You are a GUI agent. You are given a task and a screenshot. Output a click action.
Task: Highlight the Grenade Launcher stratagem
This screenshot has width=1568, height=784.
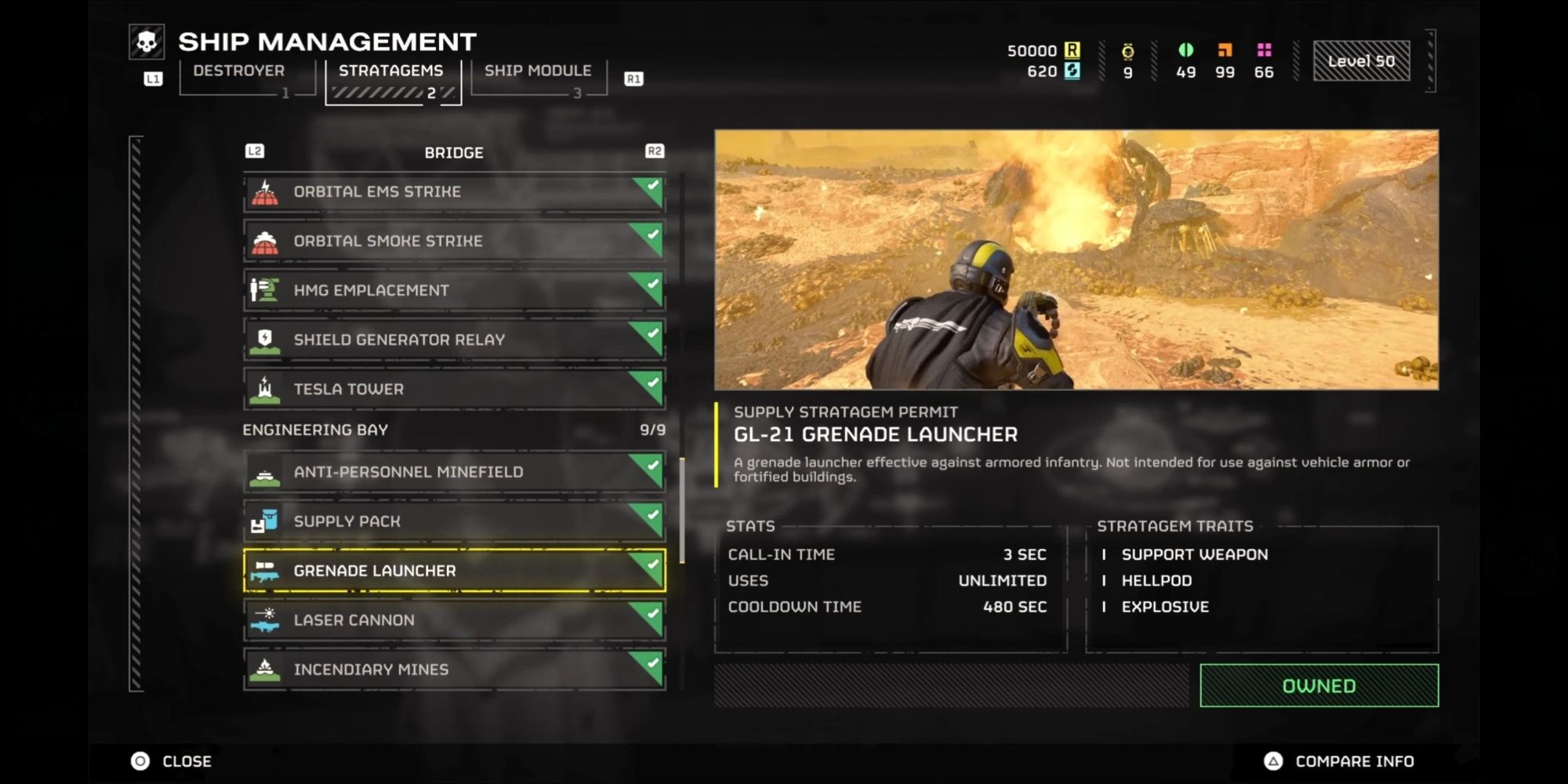pos(454,571)
